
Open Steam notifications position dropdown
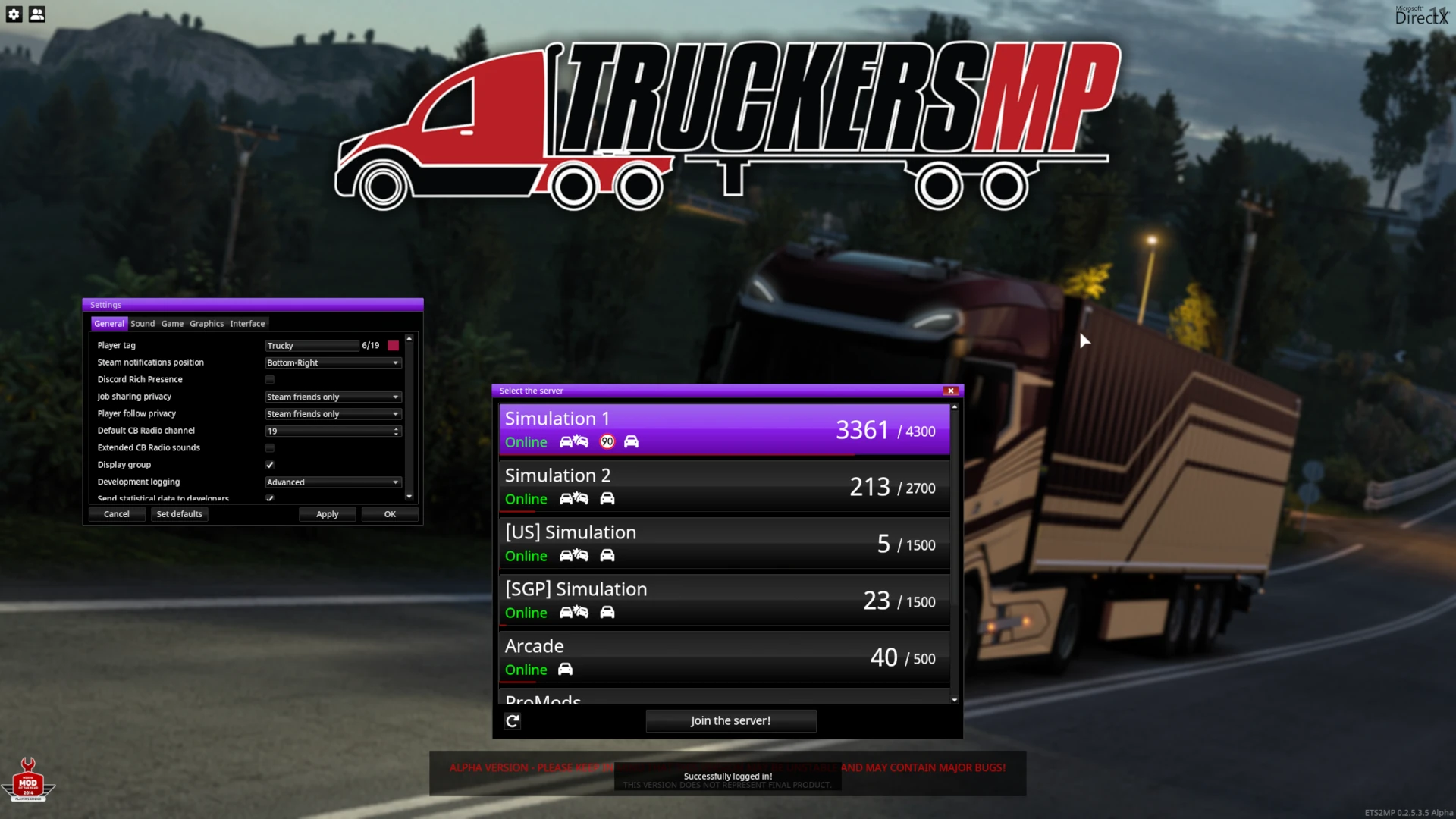[x=333, y=363]
